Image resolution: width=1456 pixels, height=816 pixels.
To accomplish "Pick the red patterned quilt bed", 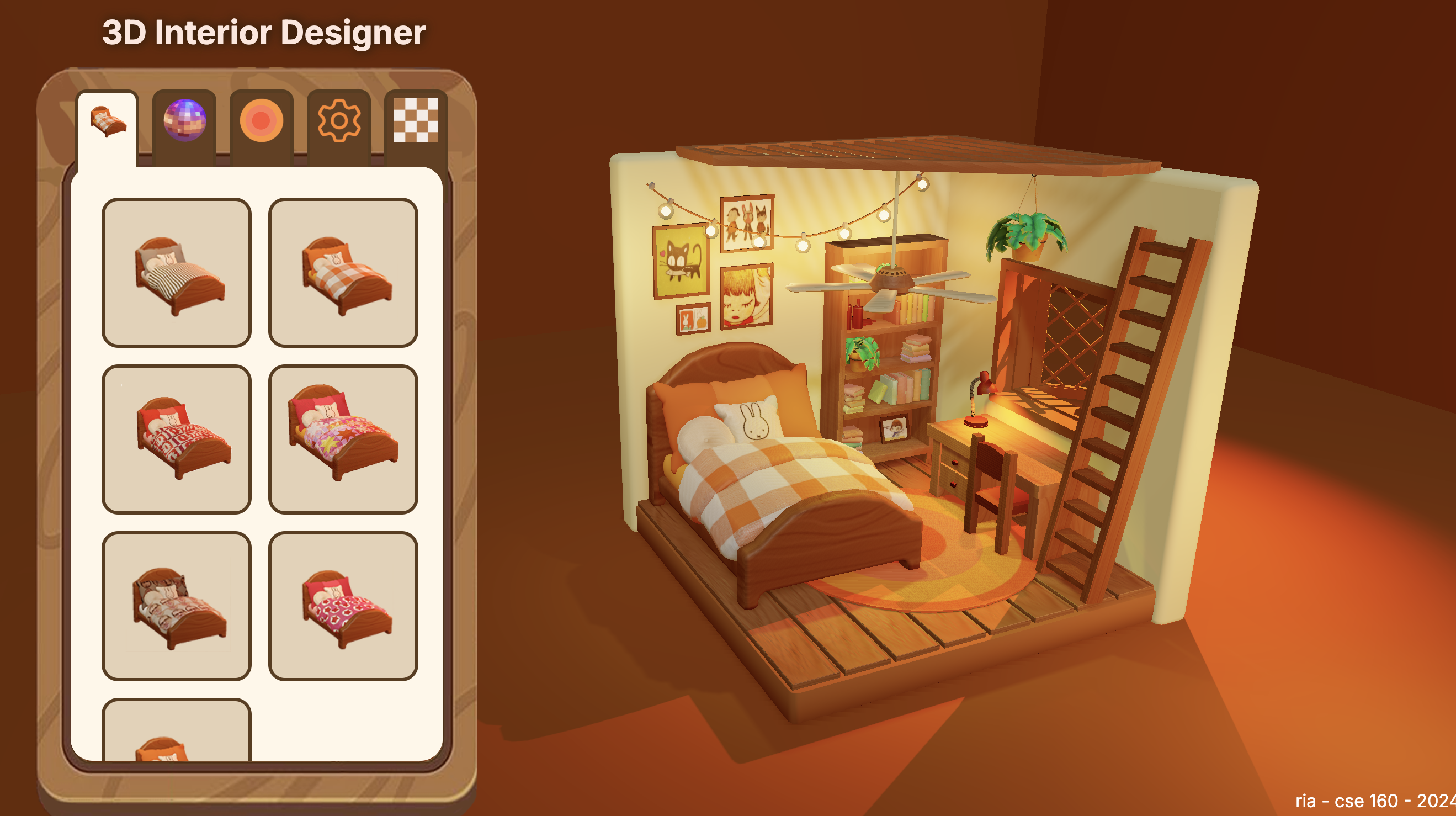I will [x=177, y=439].
